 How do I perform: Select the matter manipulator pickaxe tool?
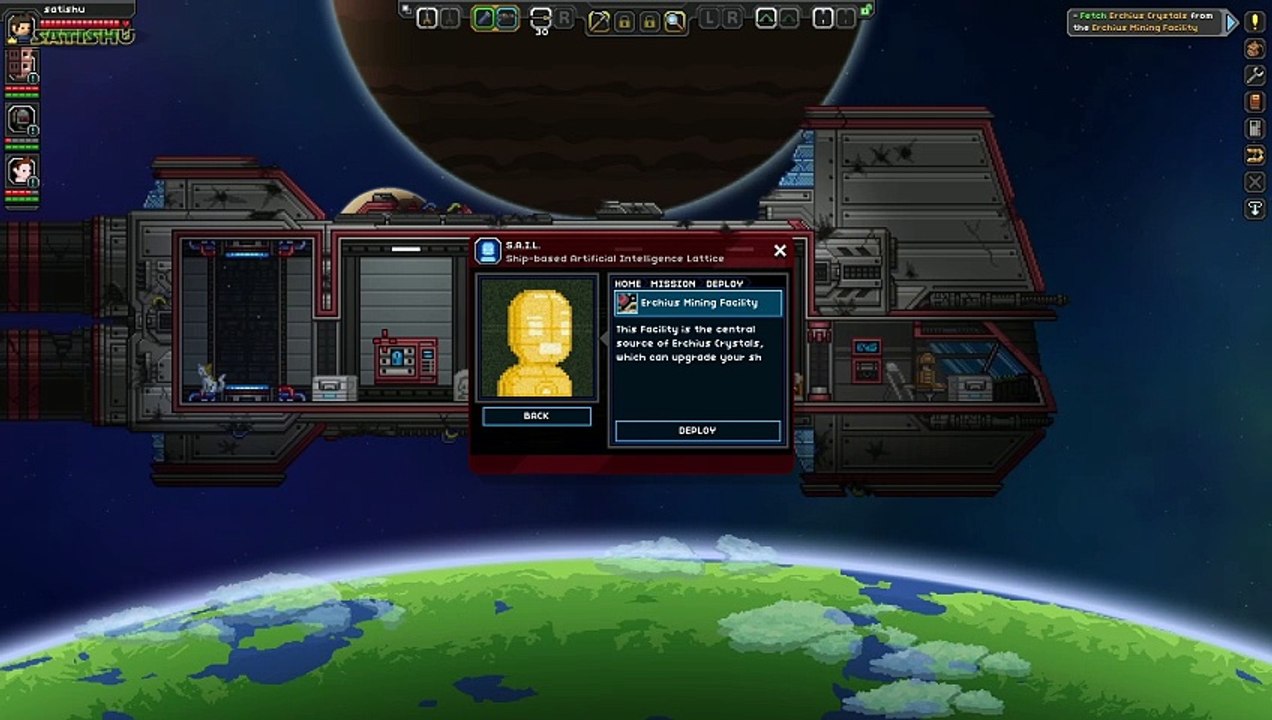pos(600,19)
